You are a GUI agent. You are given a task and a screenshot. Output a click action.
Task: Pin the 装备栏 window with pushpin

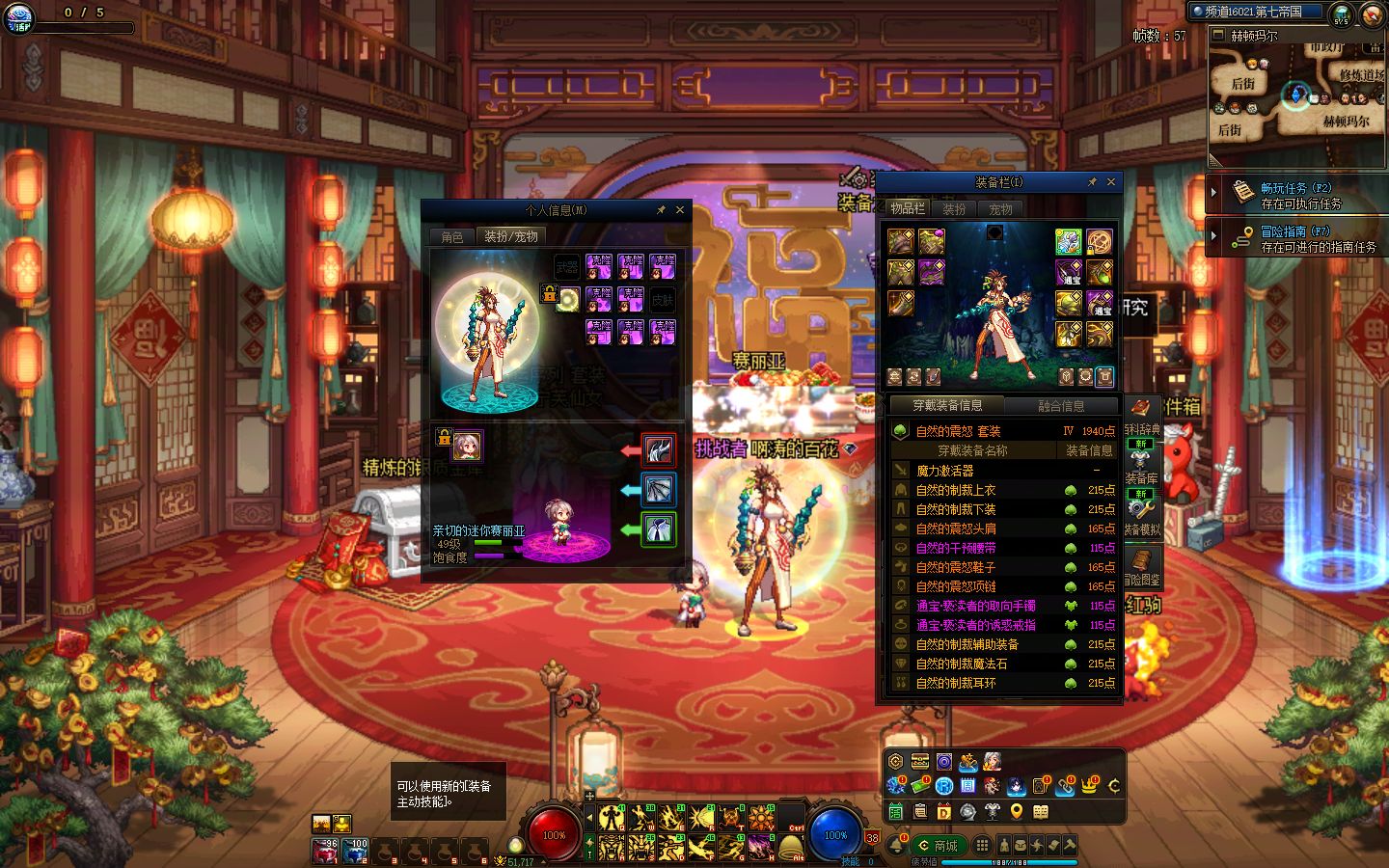point(1092,181)
